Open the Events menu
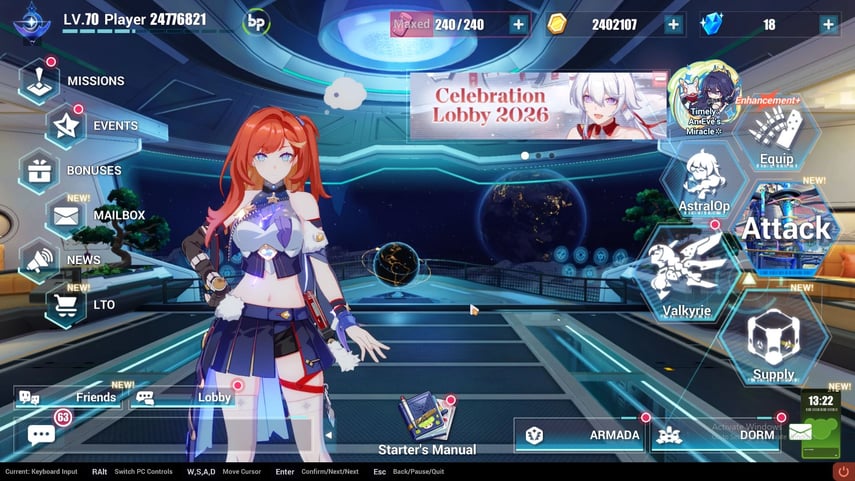Viewport: 855px width, 481px height. click(x=67, y=125)
